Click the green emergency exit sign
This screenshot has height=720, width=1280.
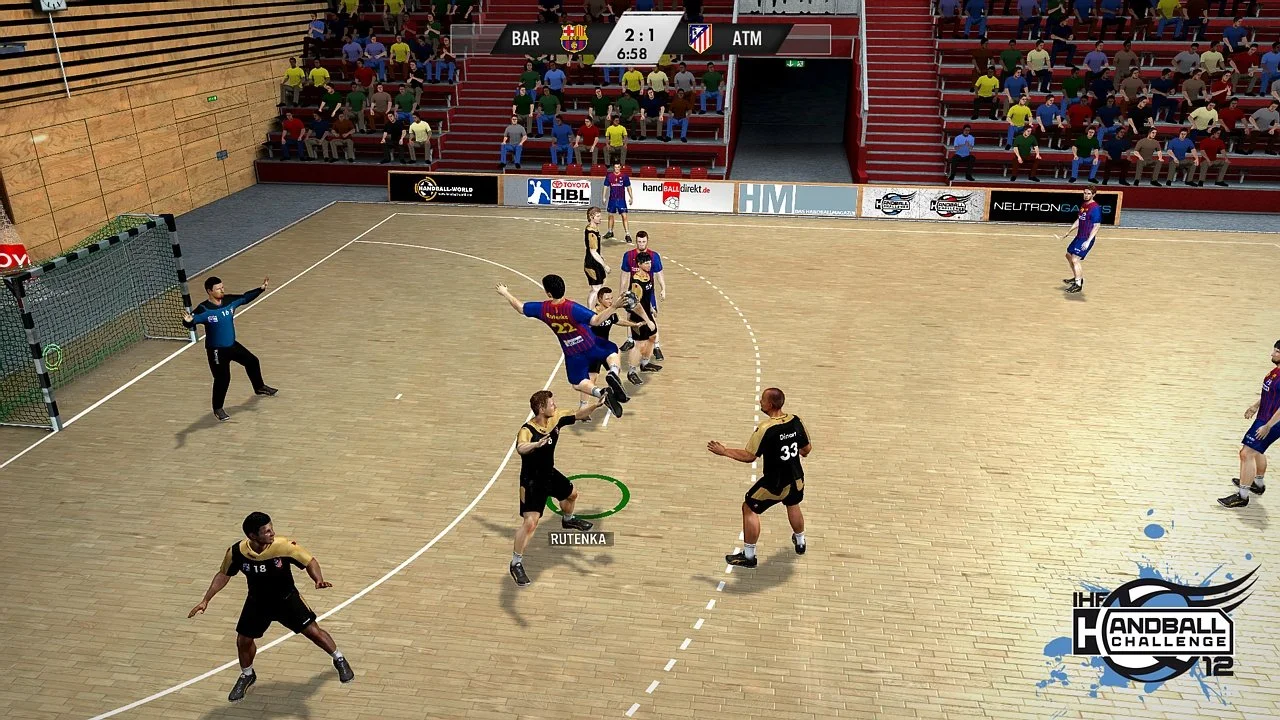[795, 62]
